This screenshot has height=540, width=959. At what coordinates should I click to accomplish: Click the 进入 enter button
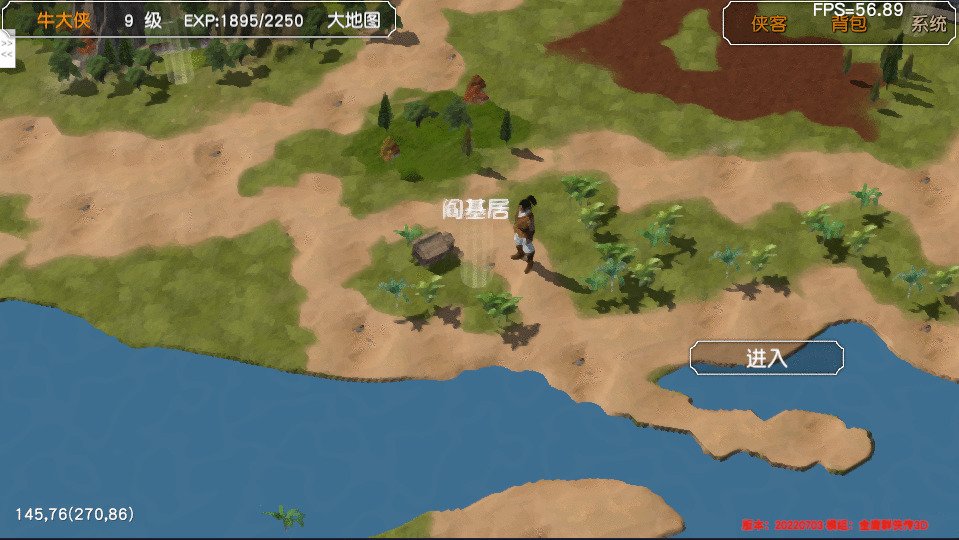click(x=767, y=358)
